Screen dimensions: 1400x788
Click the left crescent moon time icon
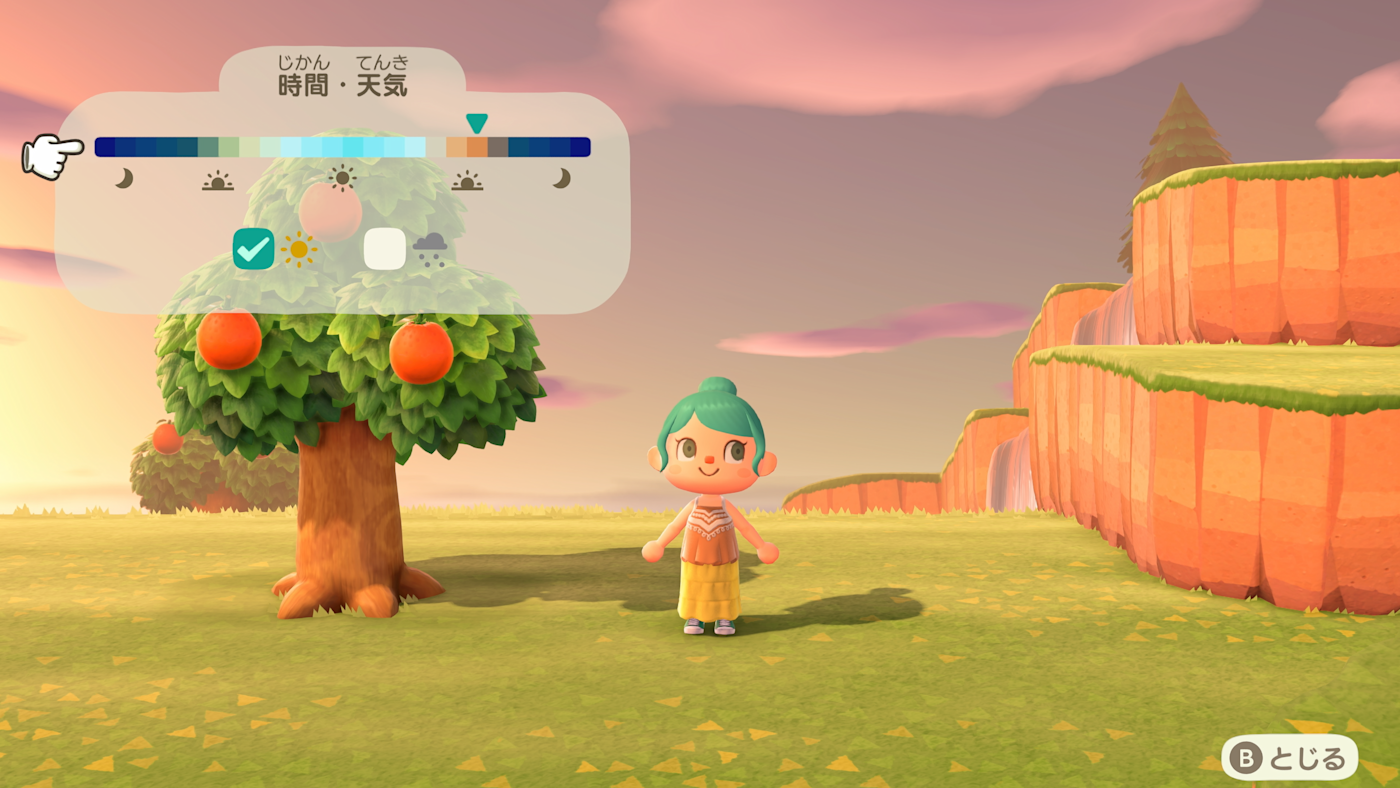pos(125,178)
